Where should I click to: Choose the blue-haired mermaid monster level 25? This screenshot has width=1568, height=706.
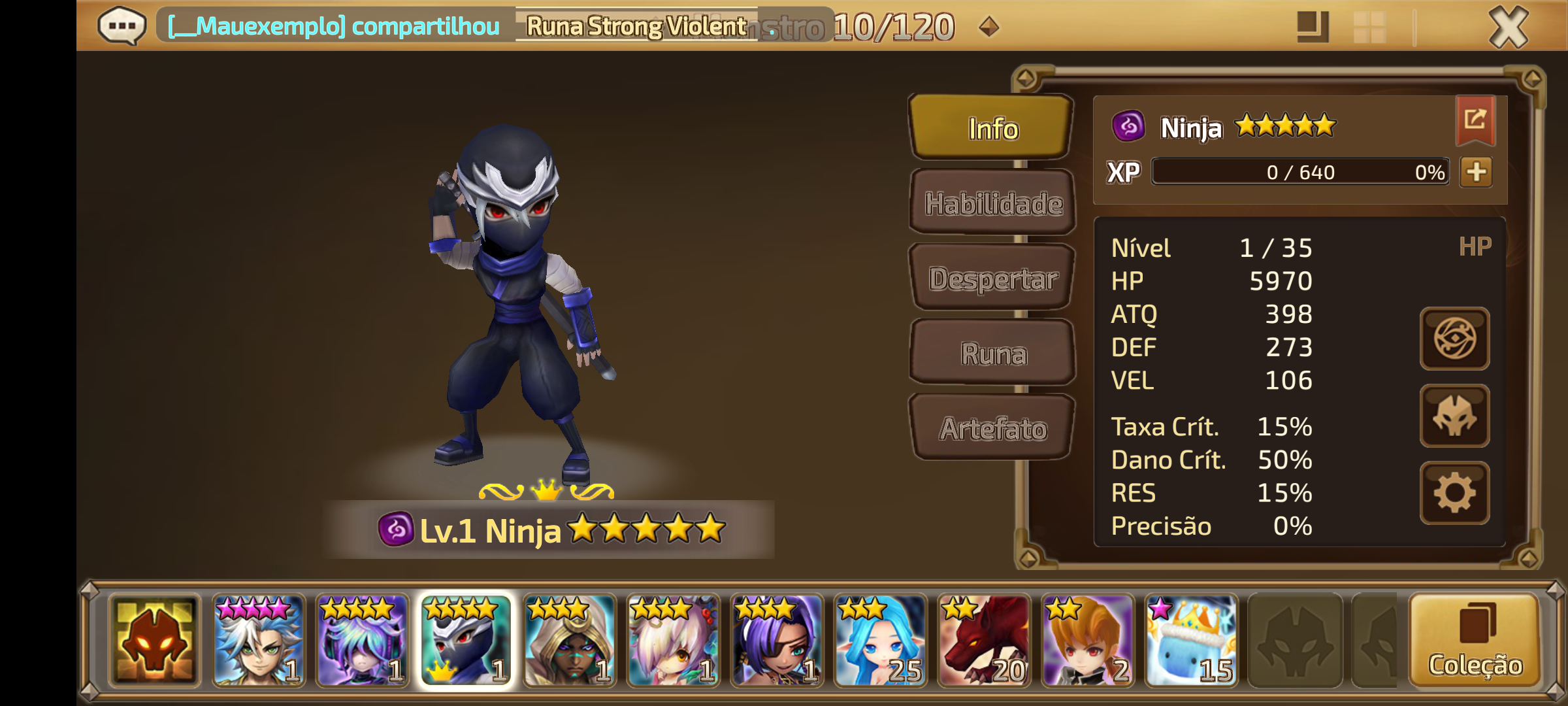click(x=880, y=641)
